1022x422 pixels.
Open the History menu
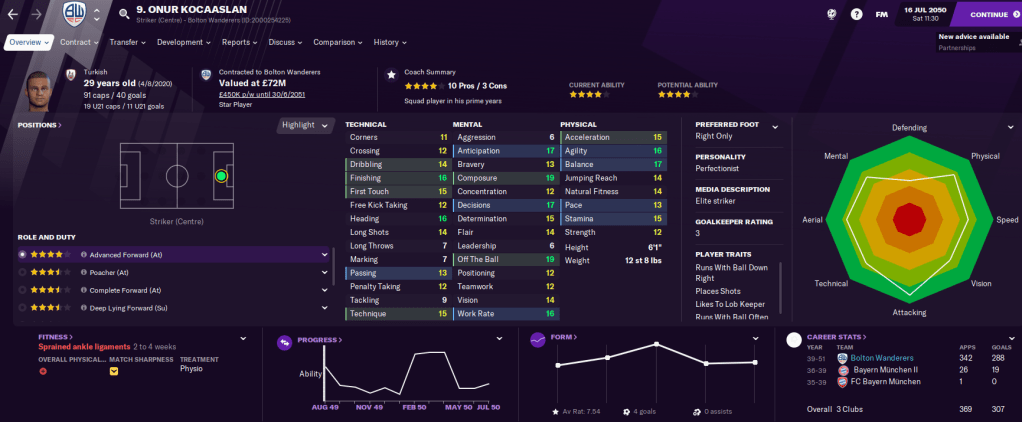coord(390,43)
